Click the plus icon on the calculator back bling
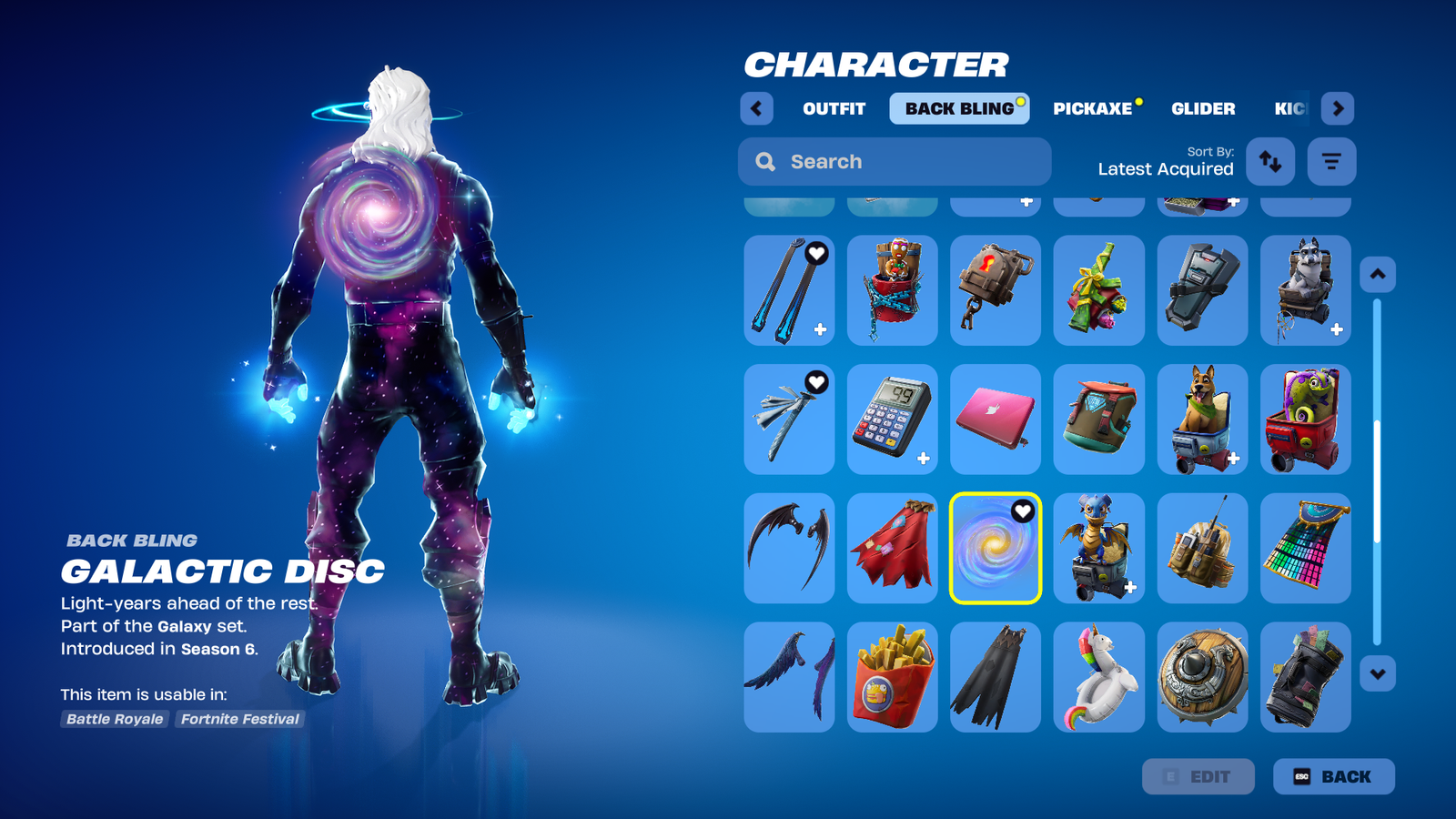1456x819 pixels. [x=925, y=456]
